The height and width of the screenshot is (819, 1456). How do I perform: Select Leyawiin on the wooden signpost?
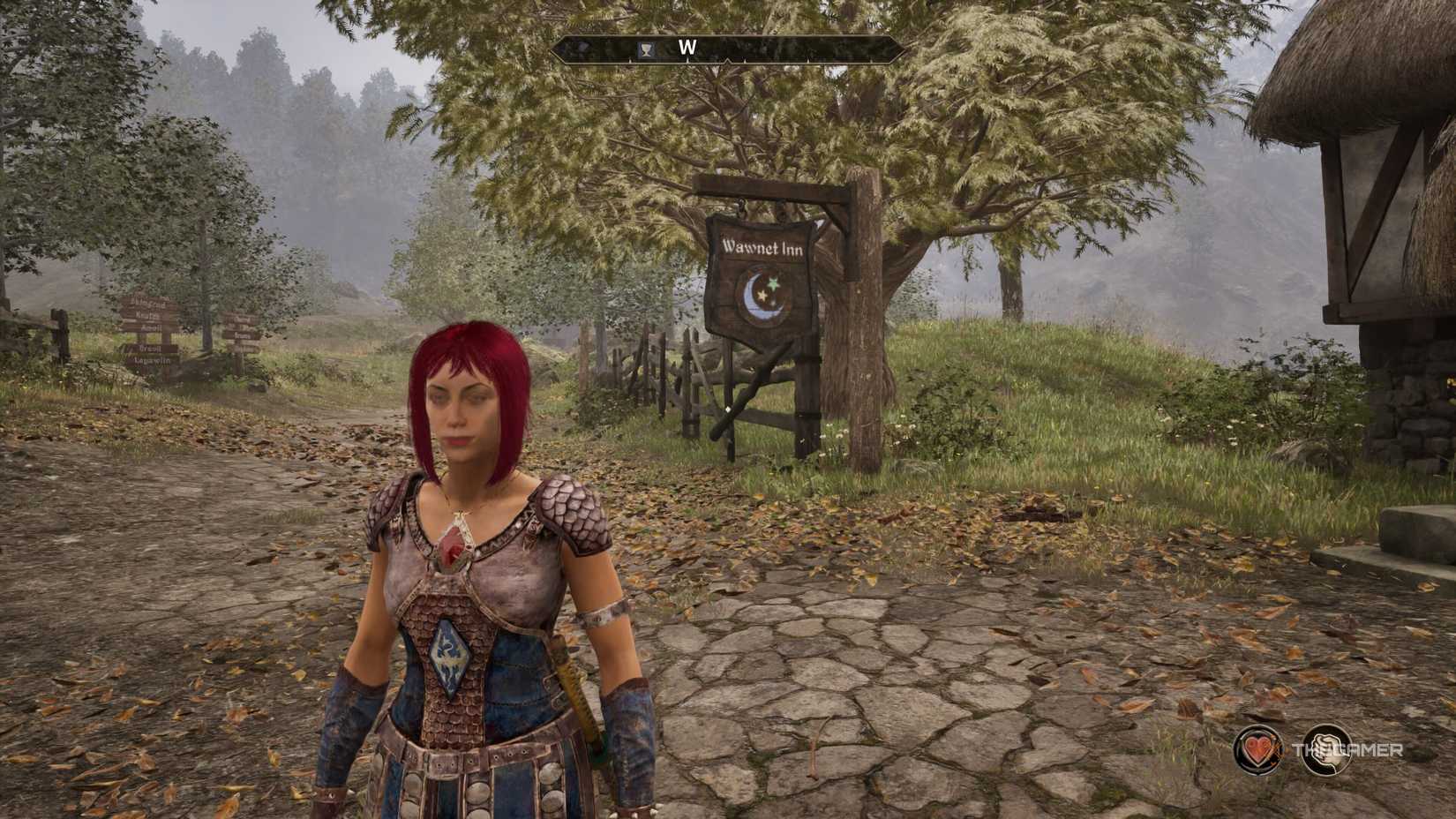[x=153, y=361]
